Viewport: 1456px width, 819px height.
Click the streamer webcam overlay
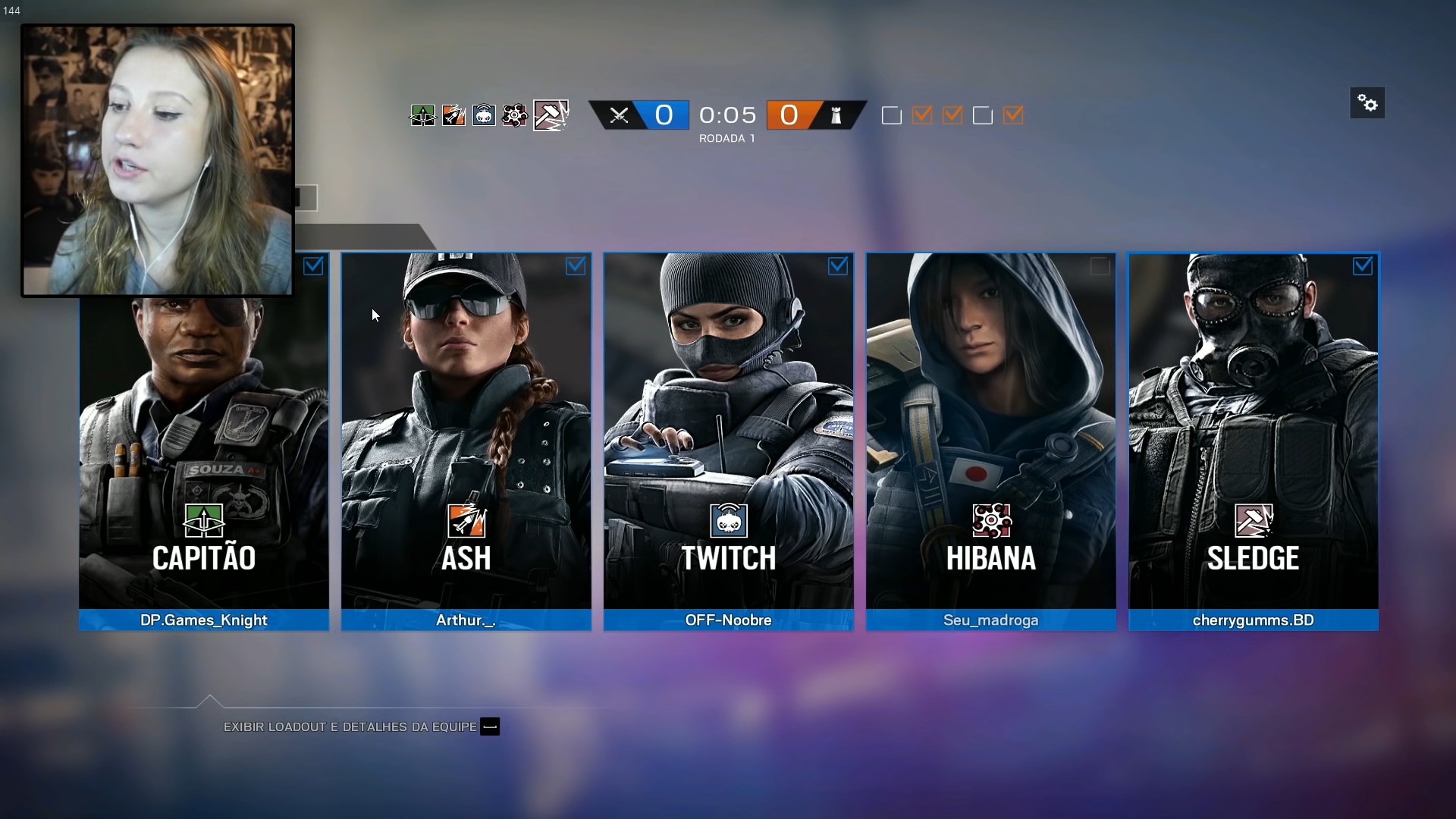(158, 160)
